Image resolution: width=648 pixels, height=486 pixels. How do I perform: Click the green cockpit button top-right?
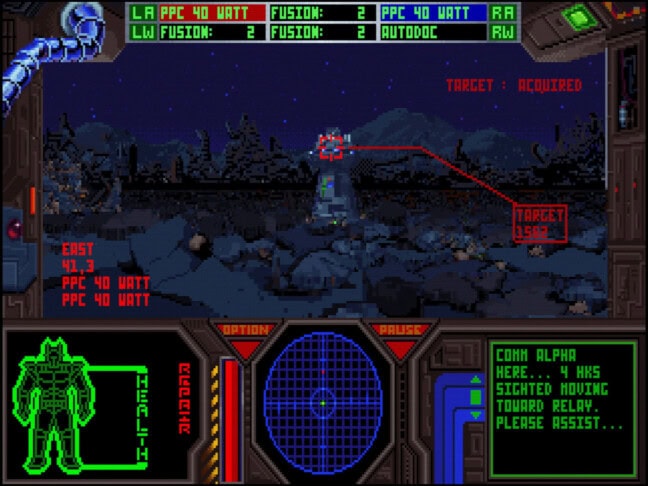pyautogui.click(x=576, y=16)
